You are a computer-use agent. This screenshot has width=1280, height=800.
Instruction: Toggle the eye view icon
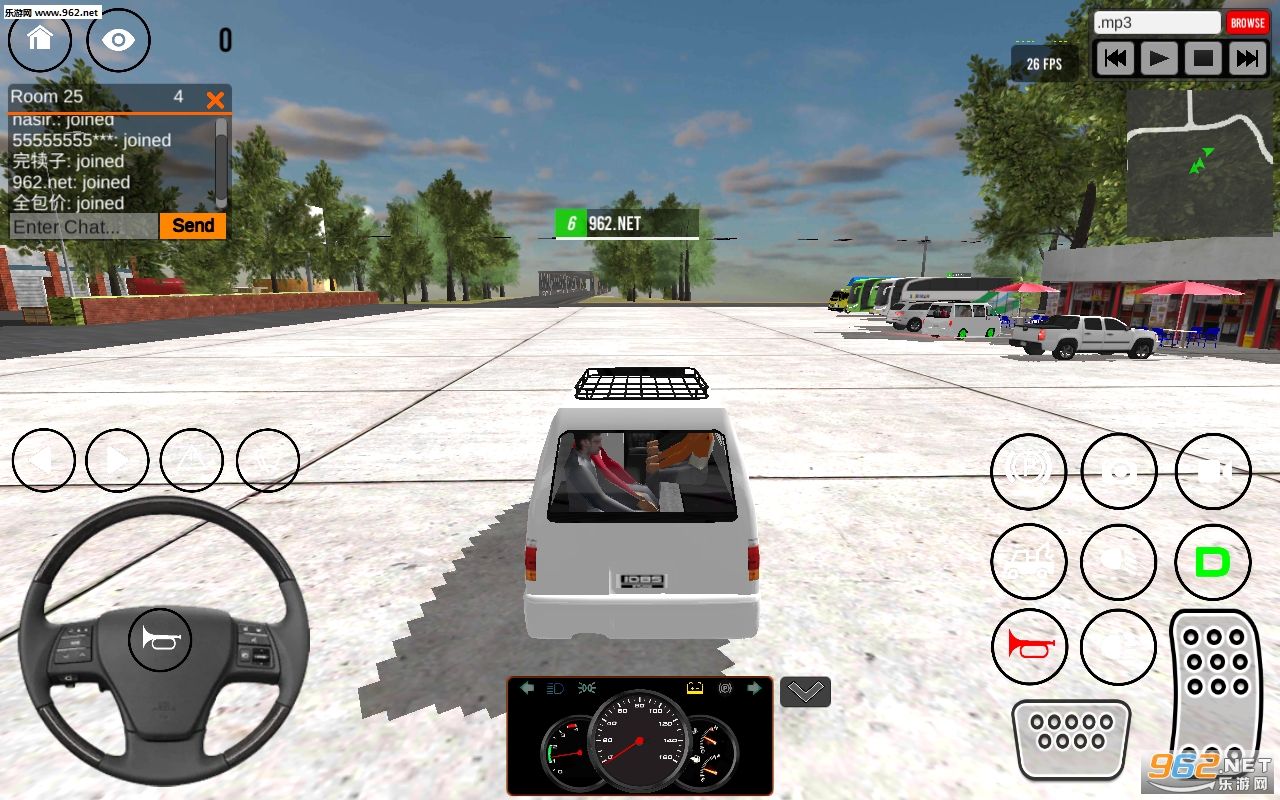click(x=119, y=40)
